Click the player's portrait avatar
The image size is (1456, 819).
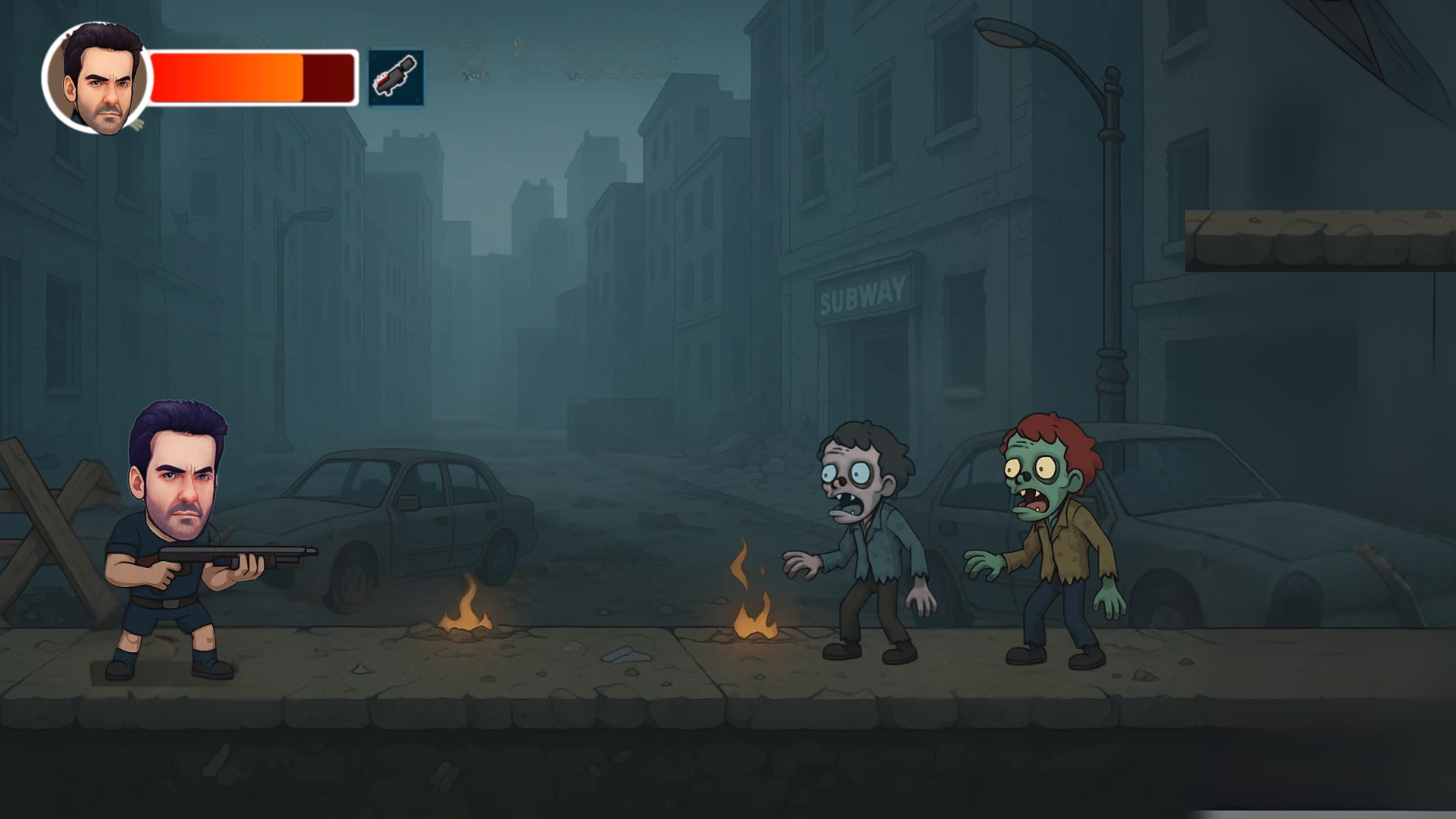pos(99,76)
